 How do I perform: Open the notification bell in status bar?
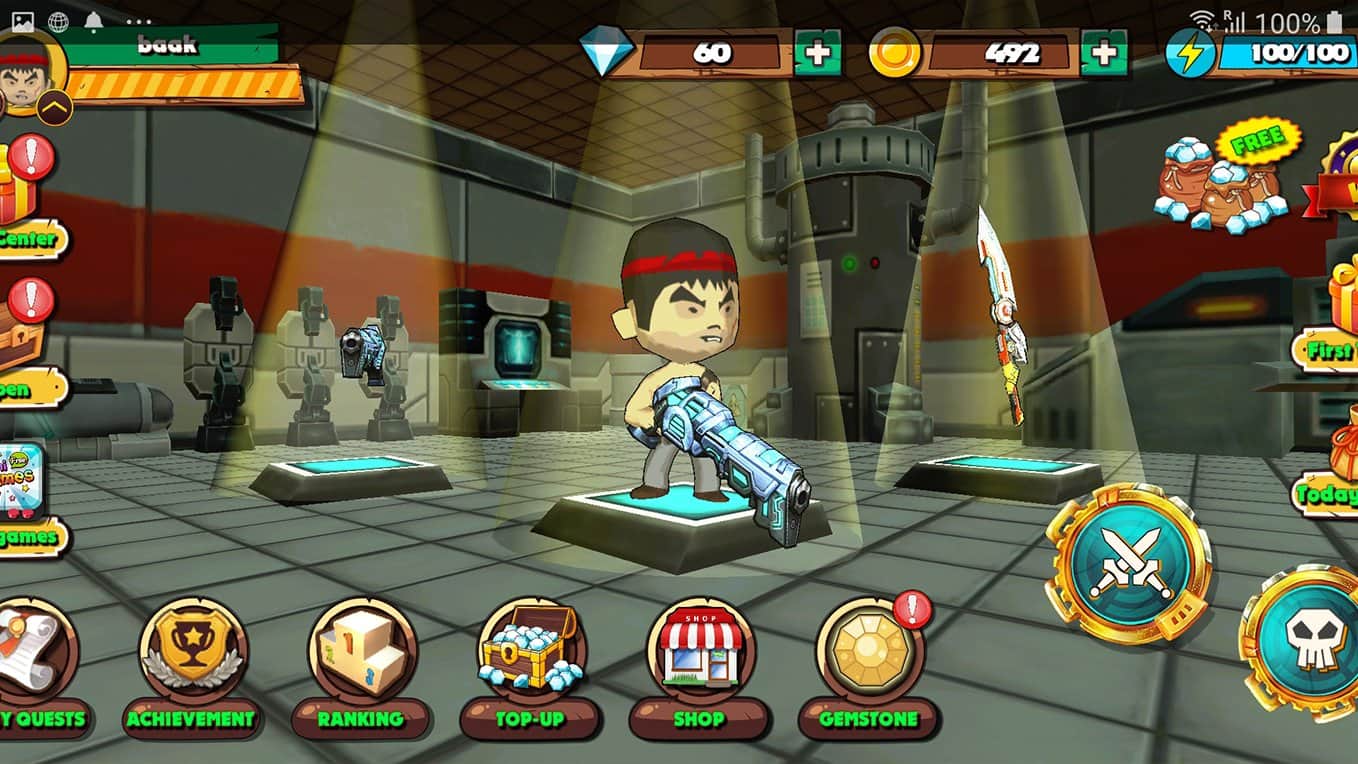[95, 21]
